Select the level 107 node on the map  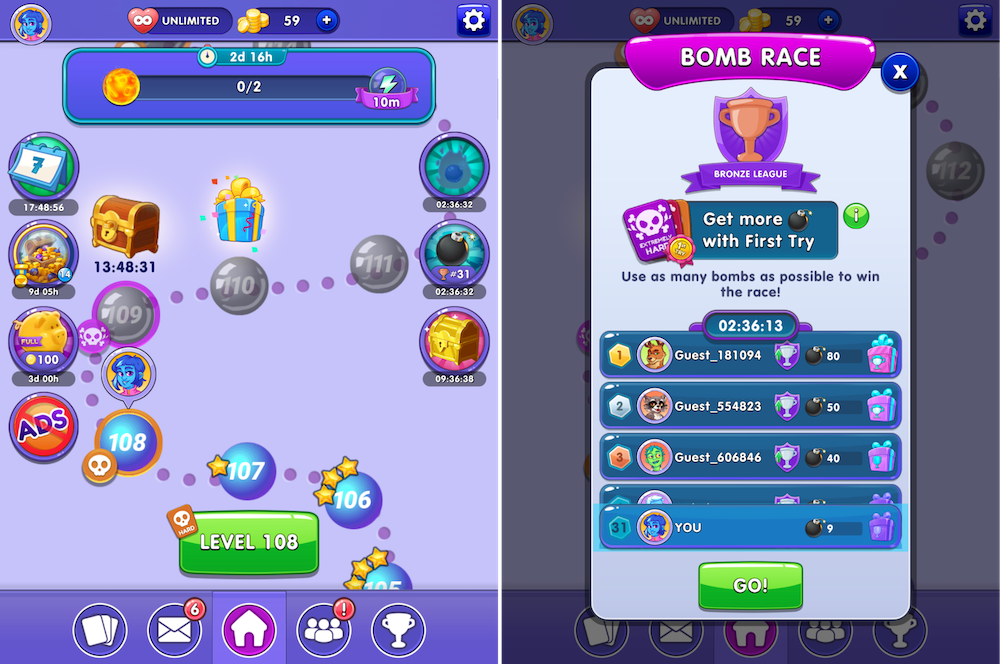pos(246,471)
